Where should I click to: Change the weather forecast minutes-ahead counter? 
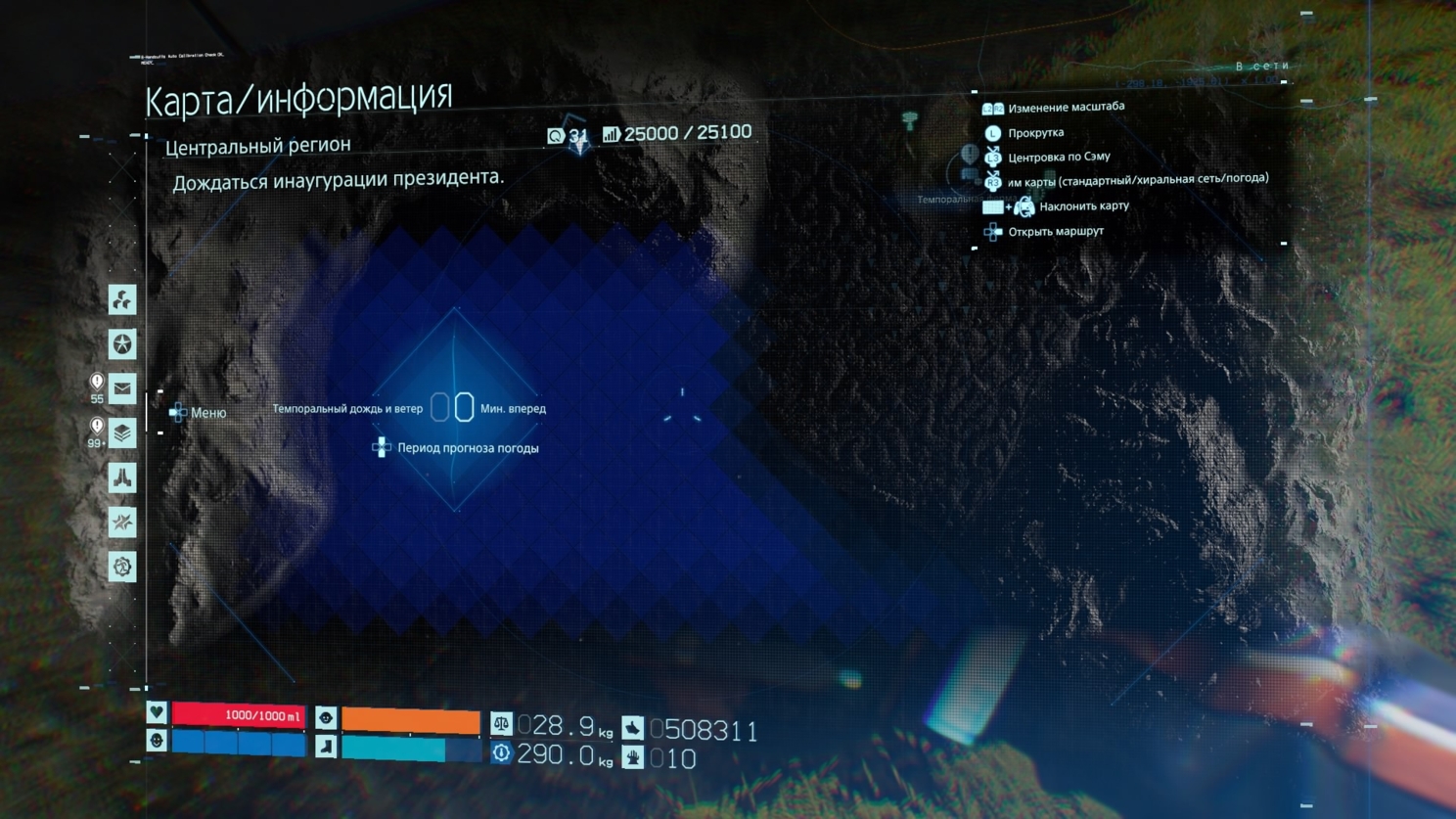click(452, 407)
